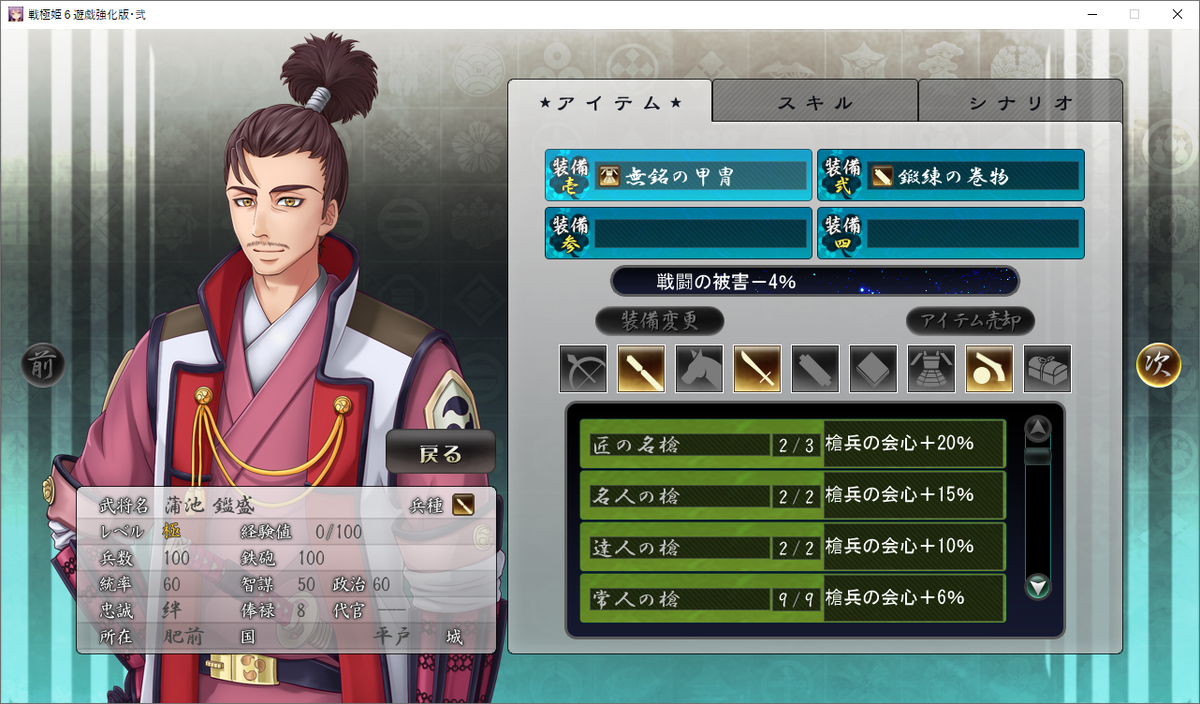Go back with the 戻る button
The width and height of the screenshot is (1200, 704).
pyautogui.click(x=440, y=454)
